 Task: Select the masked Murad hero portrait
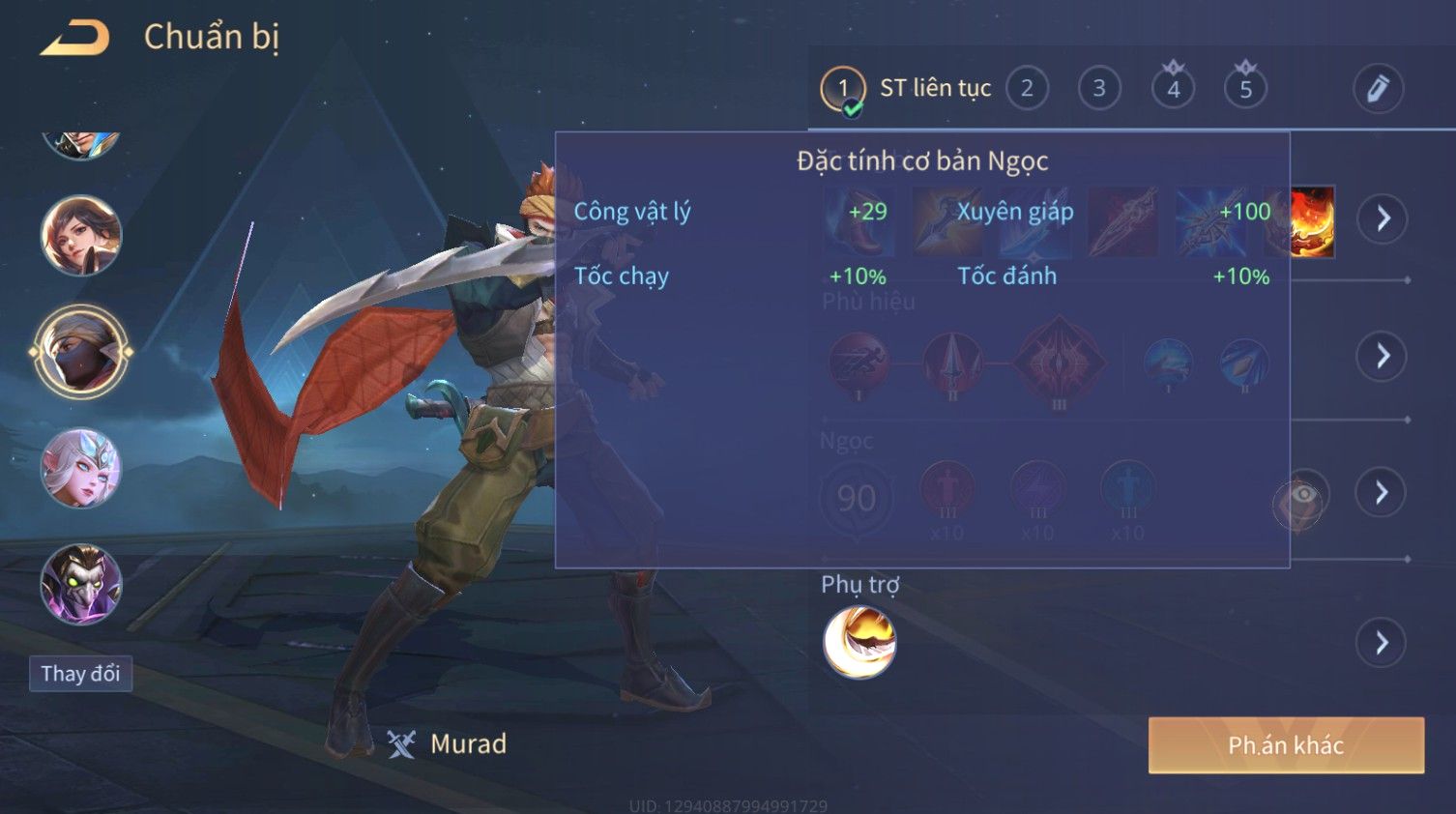[81, 352]
